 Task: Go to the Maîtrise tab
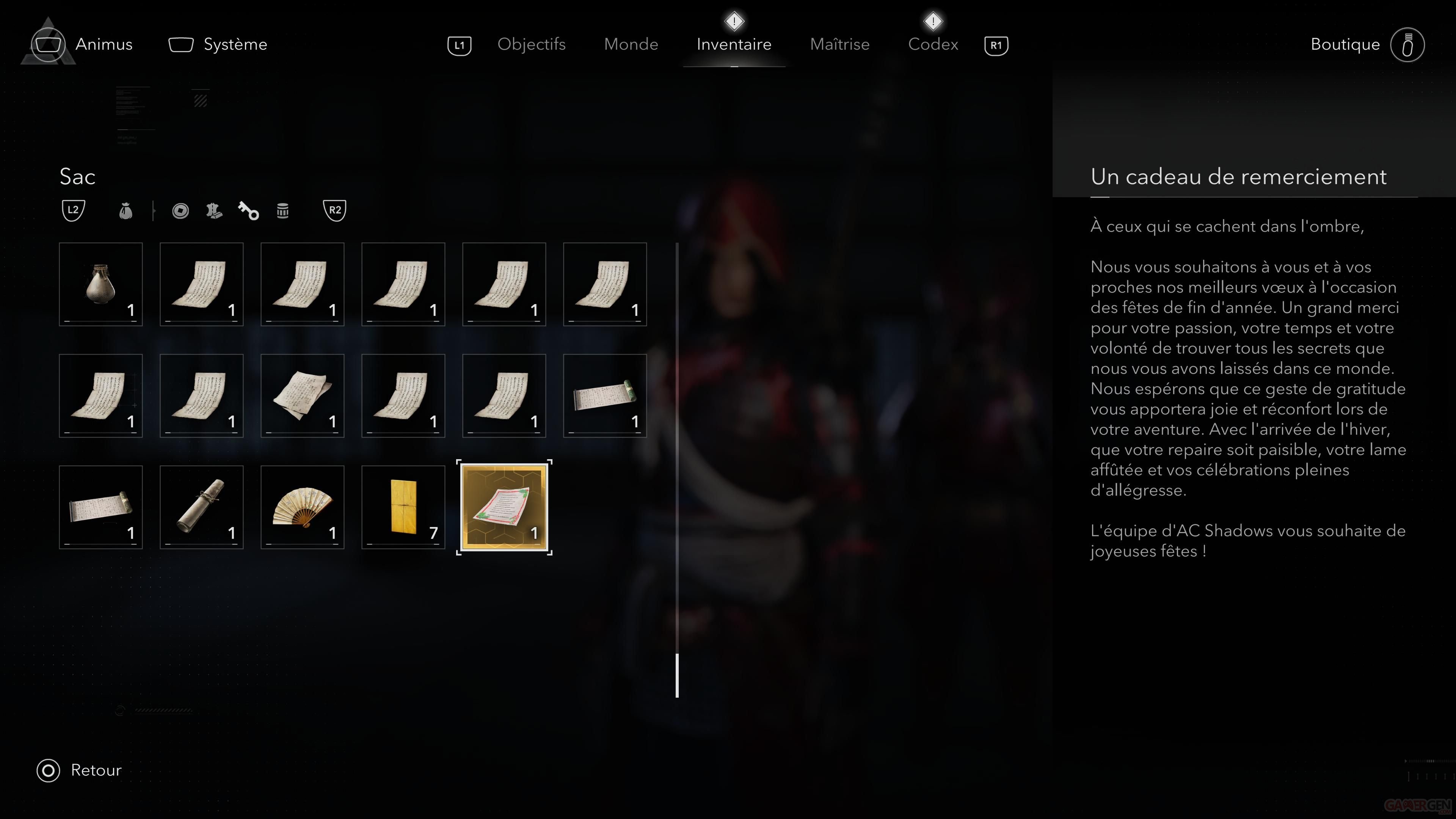839,44
